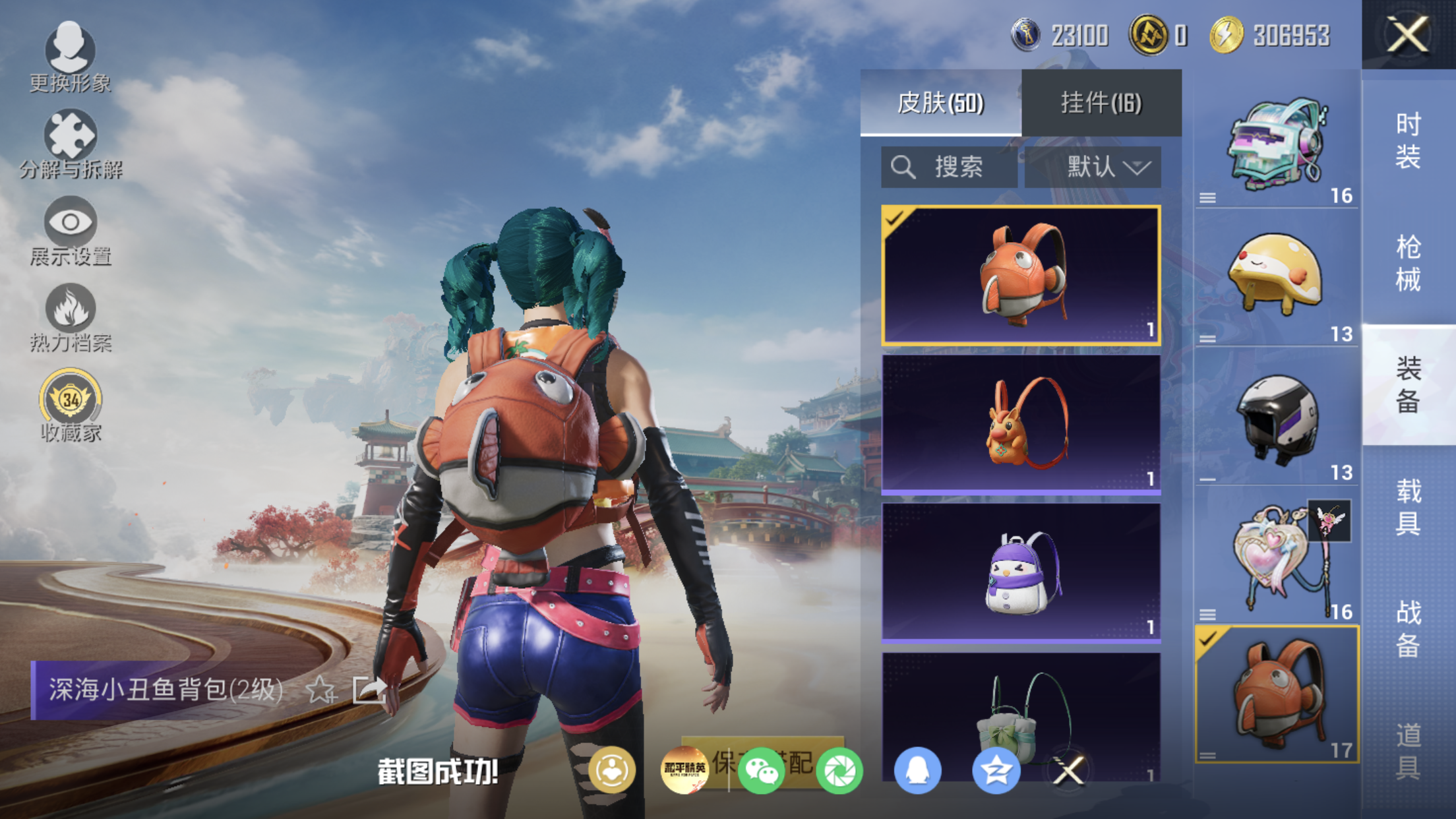Open the 默认 sort dropdown
This screenshot has width=1456, height=819.
click(1093, 167)
